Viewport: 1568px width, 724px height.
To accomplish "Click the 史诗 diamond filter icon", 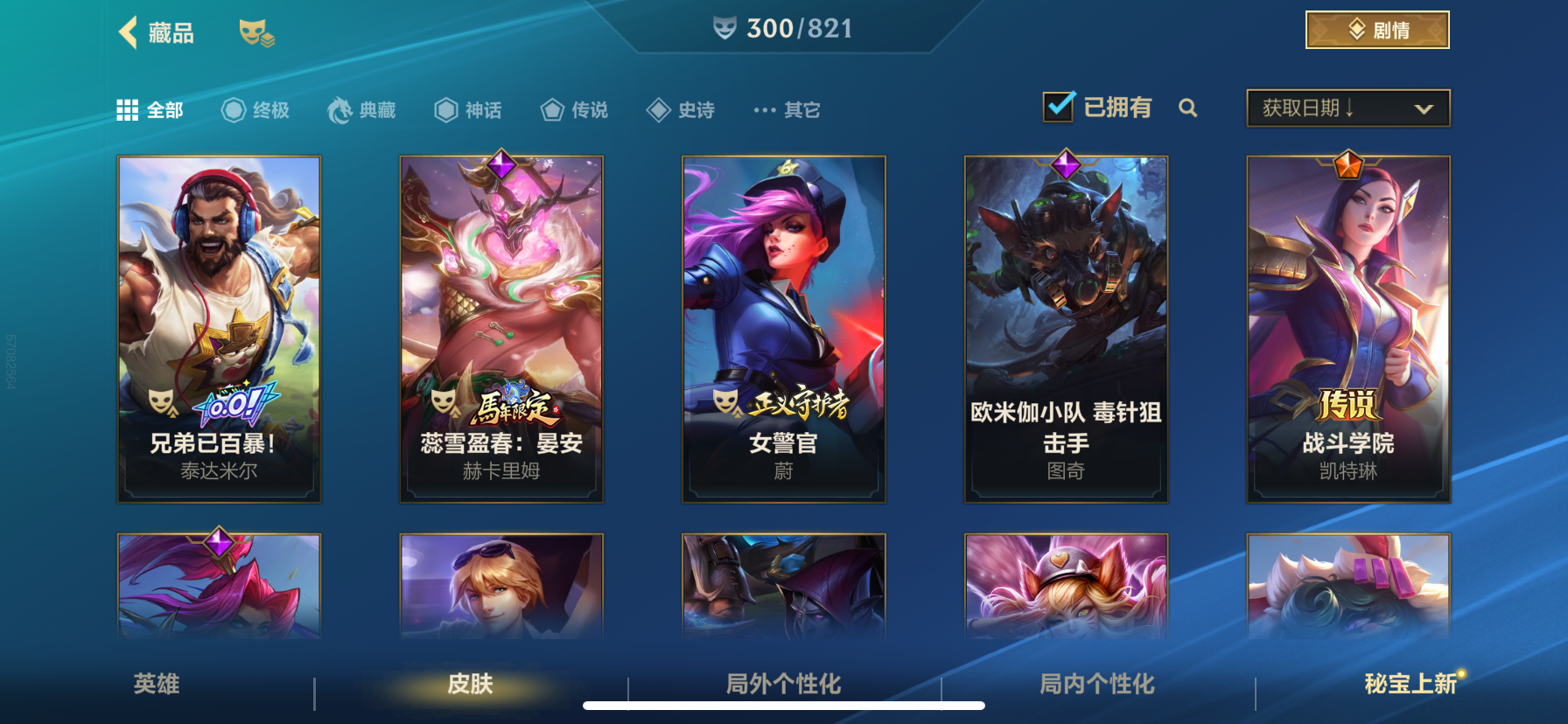I will click(657, 108).
